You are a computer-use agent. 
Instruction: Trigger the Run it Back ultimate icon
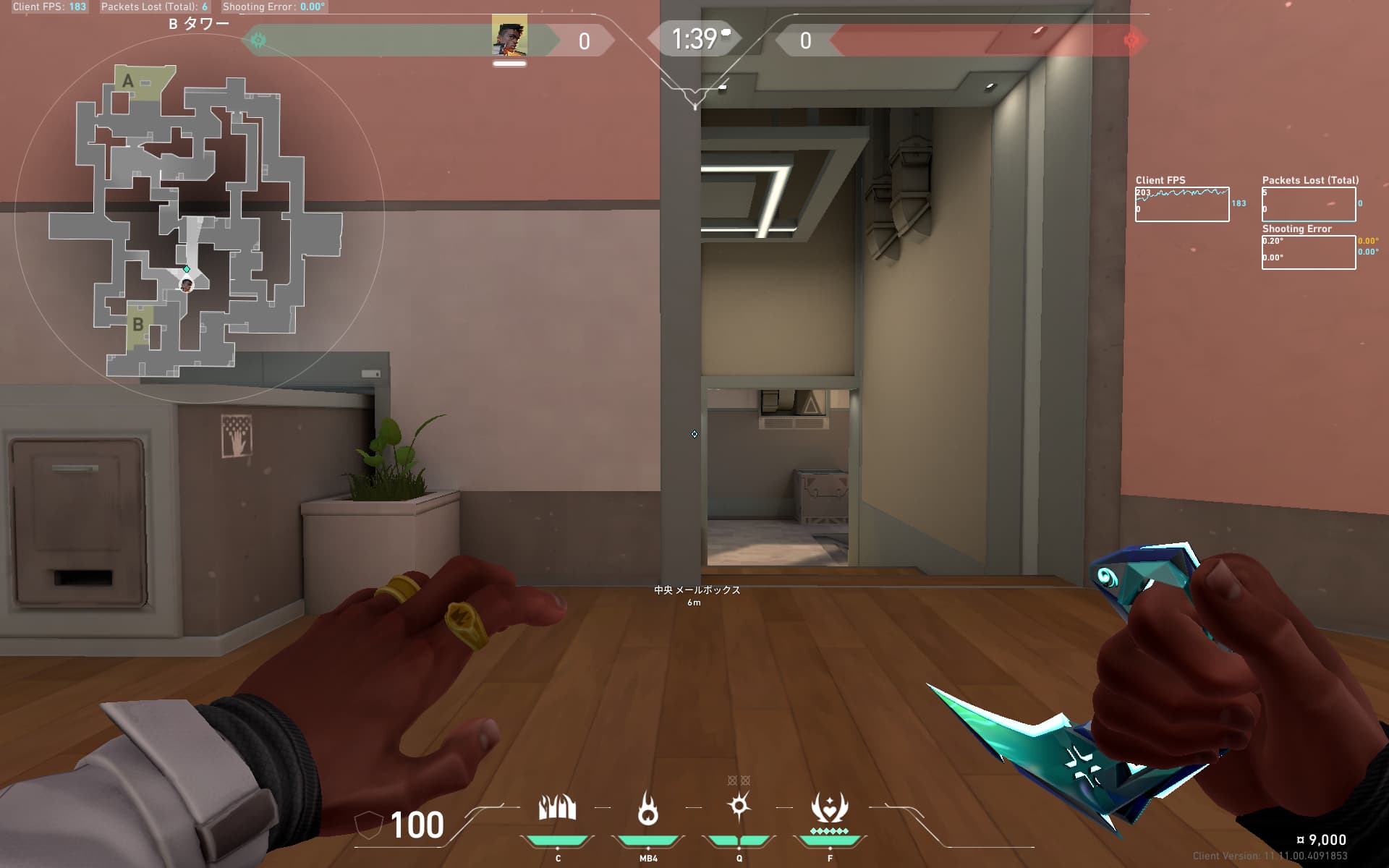click(829, 808)
